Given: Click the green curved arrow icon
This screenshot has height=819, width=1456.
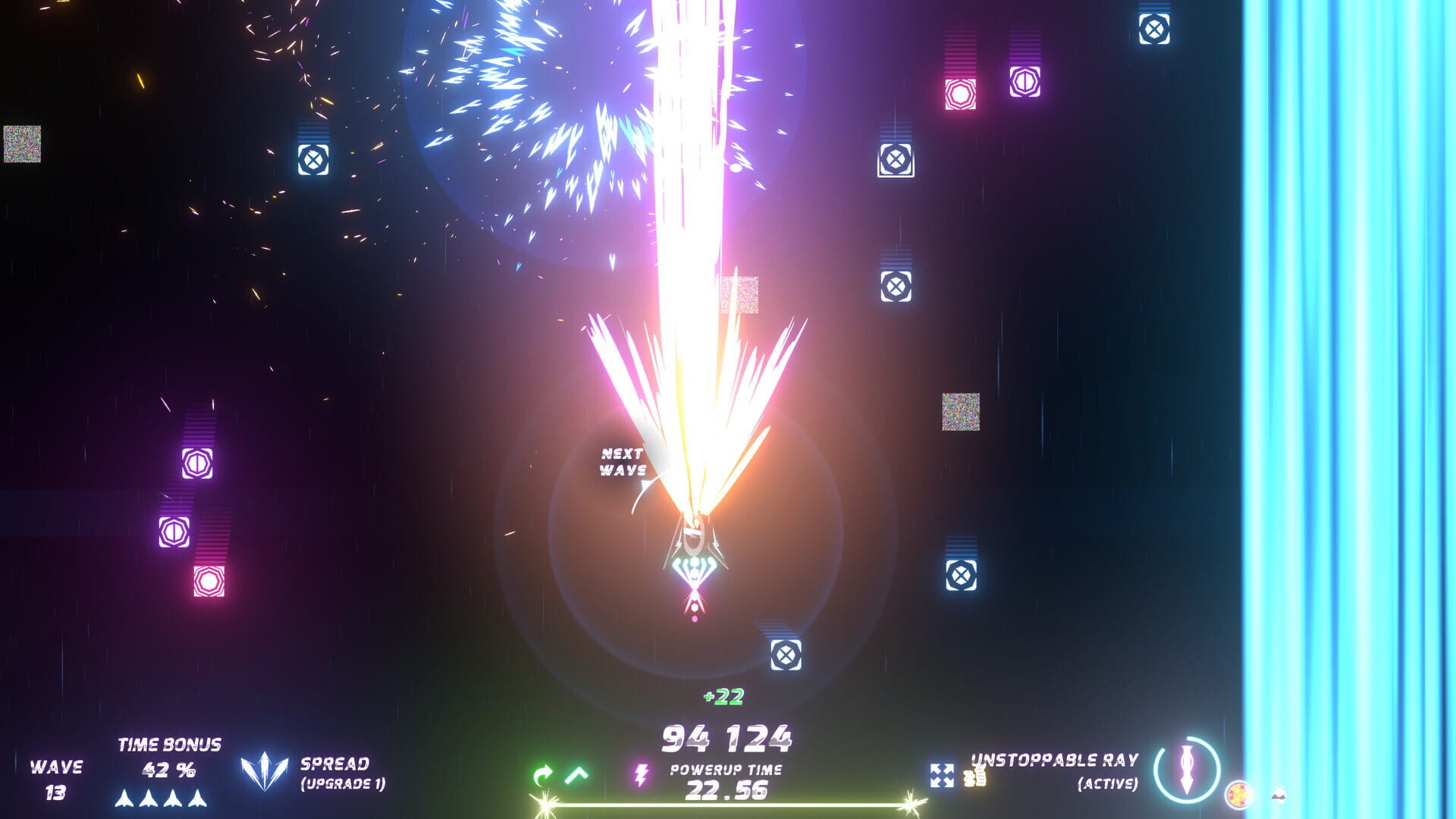Looking at the screenshot, I should pos(543,775).
